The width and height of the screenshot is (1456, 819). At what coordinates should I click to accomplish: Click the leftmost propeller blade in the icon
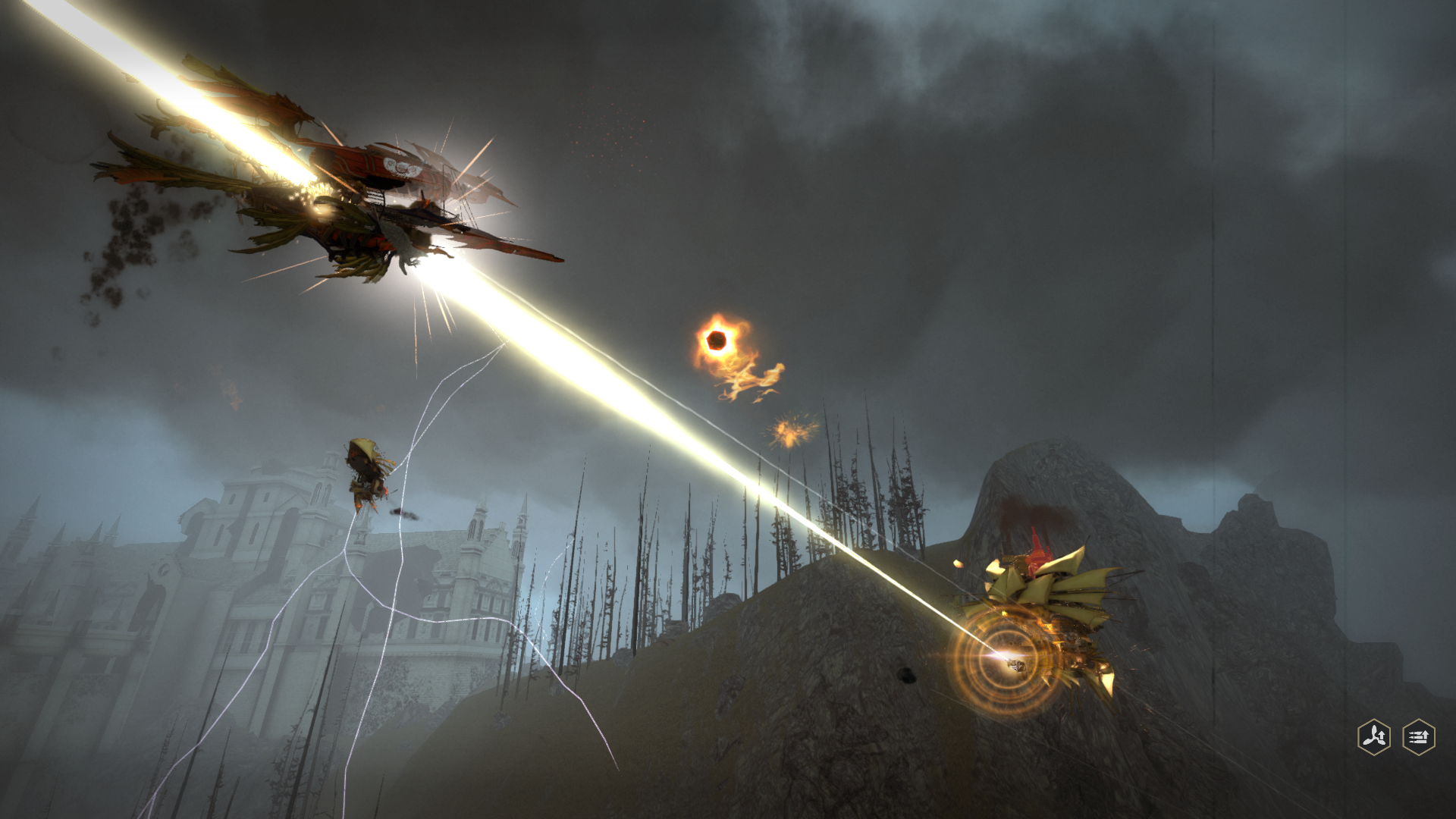click(x=1367, y=742)
